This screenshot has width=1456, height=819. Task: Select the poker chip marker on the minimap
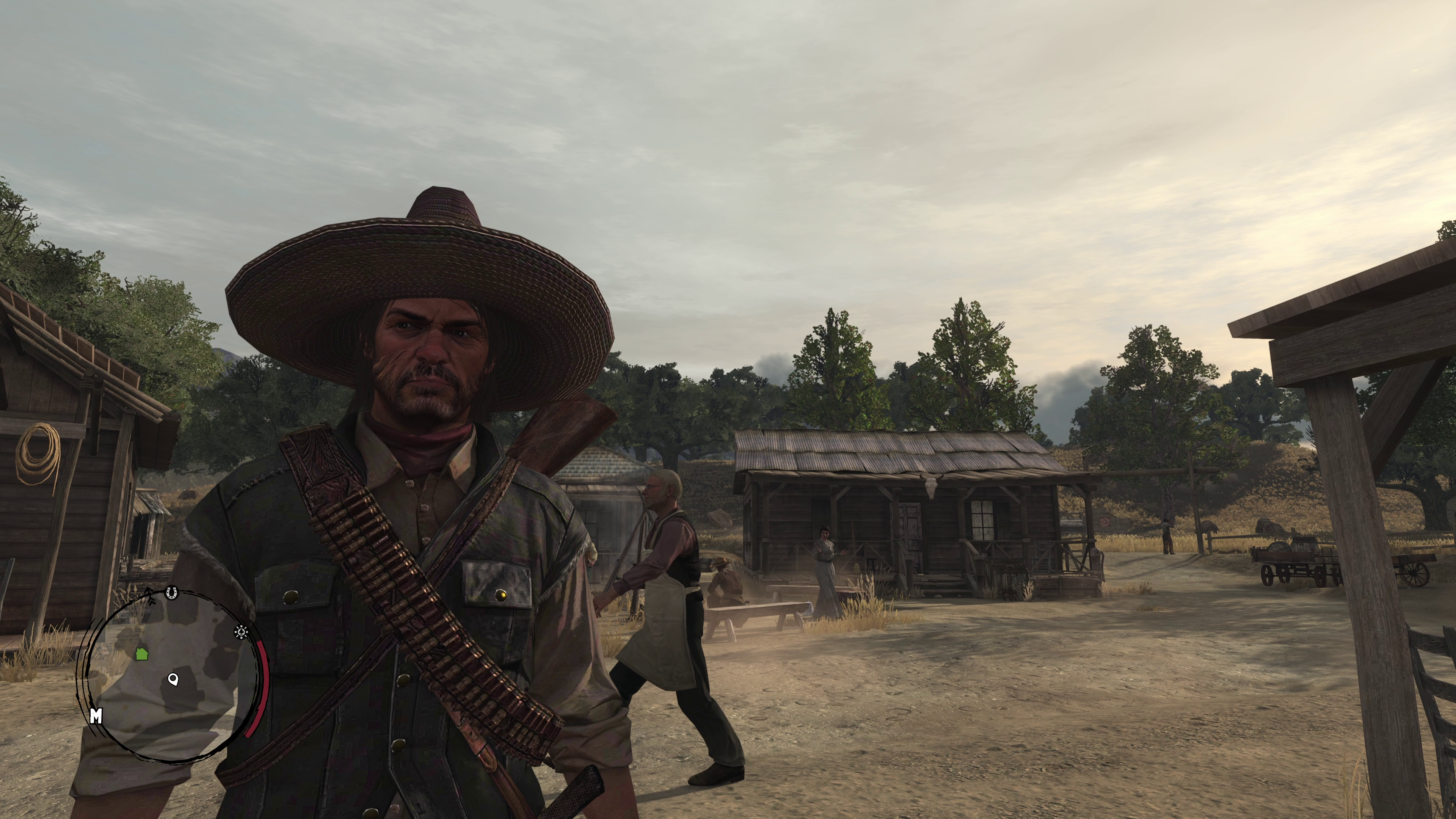click(242, 631)
